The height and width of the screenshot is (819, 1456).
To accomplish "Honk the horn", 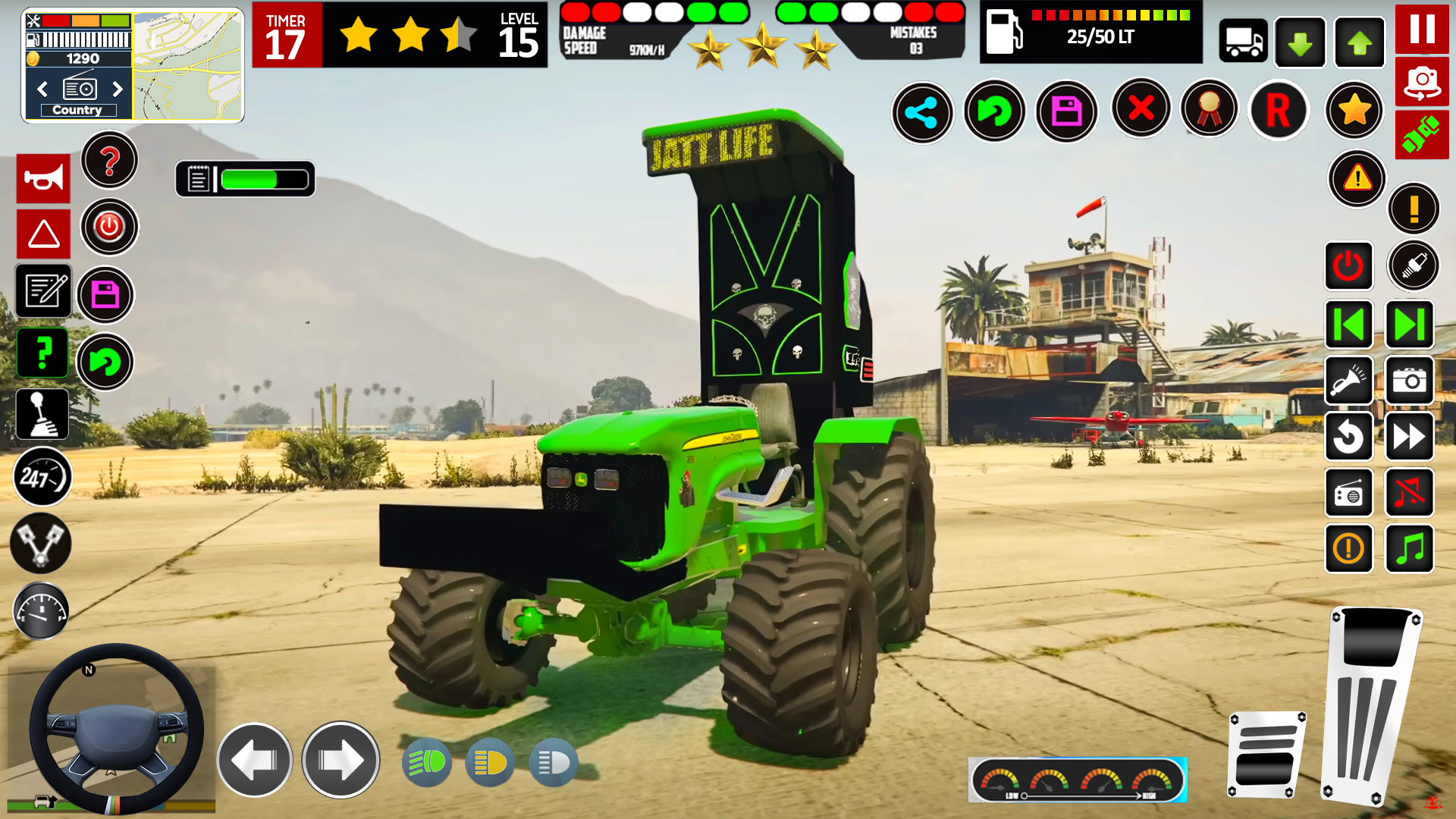I will 43,179.
